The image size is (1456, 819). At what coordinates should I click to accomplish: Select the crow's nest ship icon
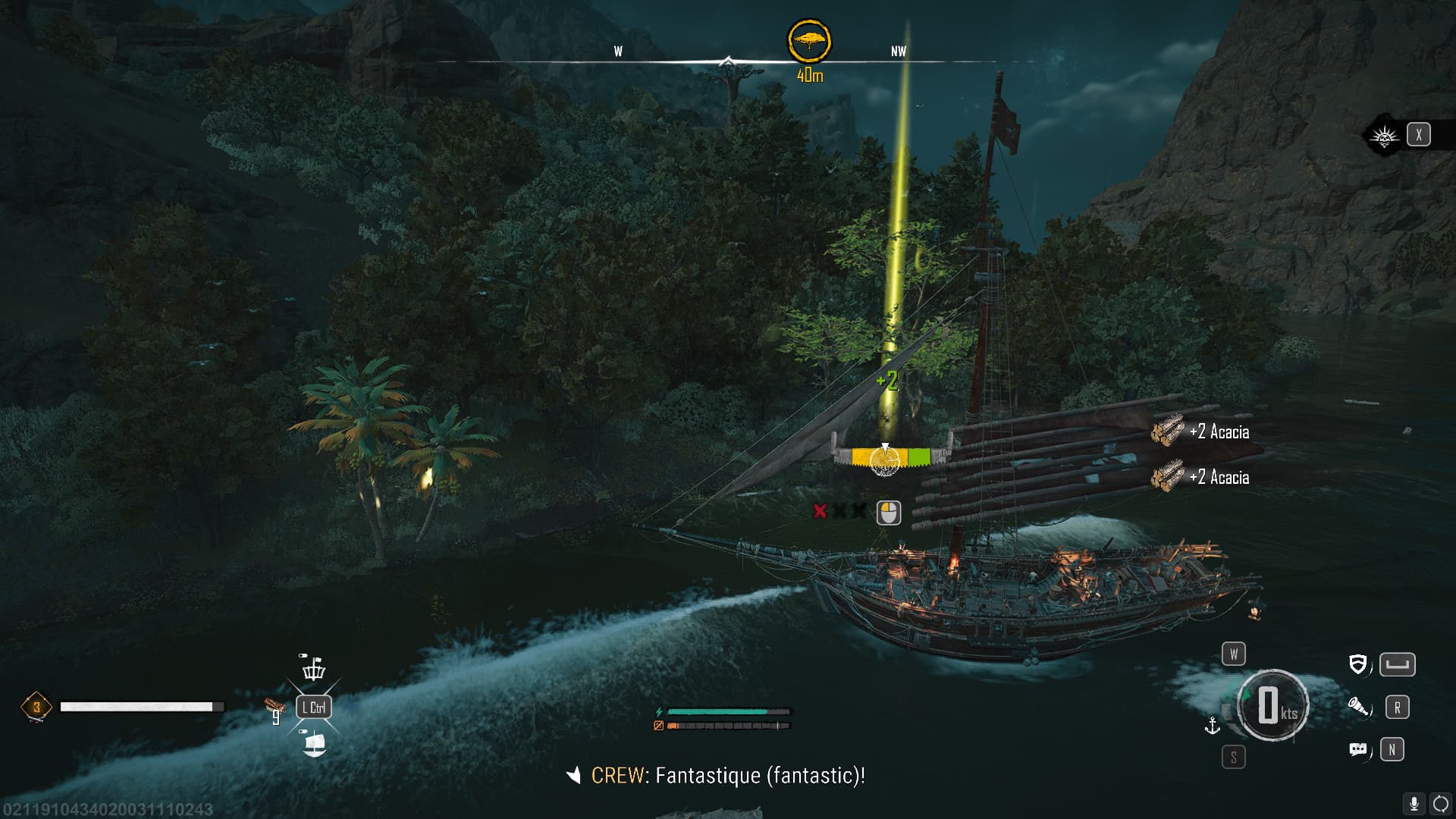coord(313,668)
